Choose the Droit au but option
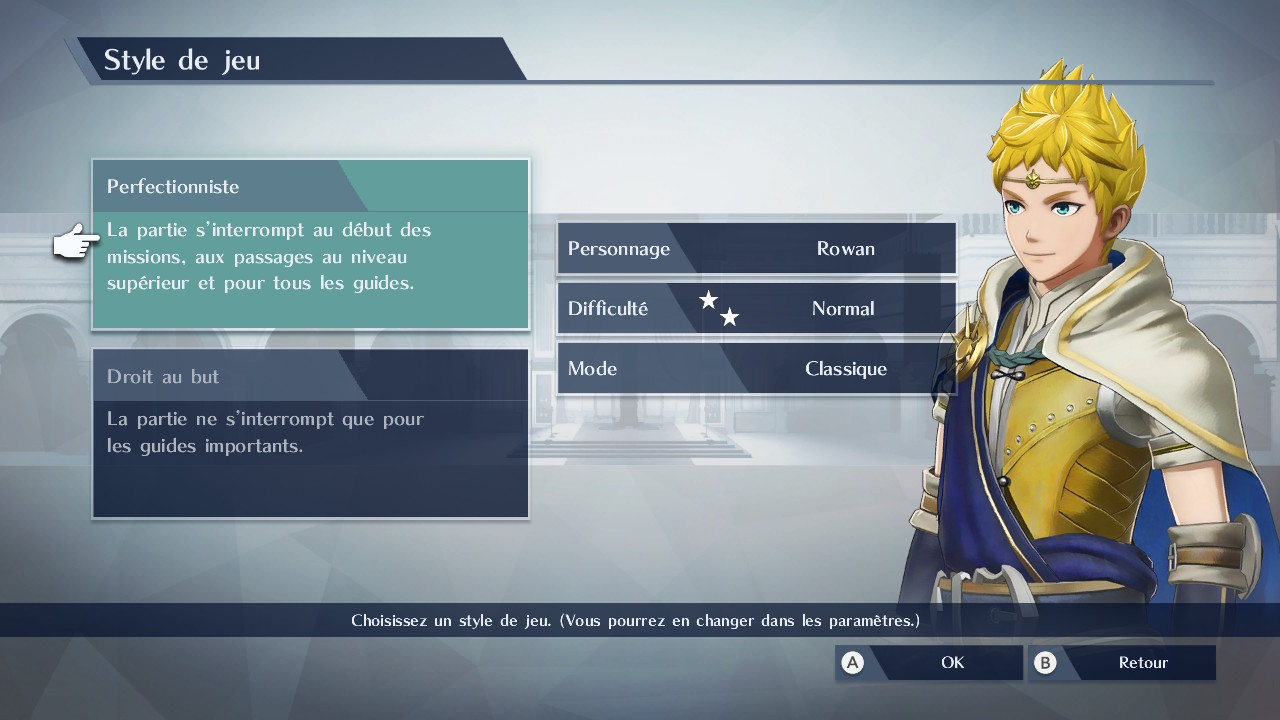Viewport: 1280px width, 720px height. point(310,433)
